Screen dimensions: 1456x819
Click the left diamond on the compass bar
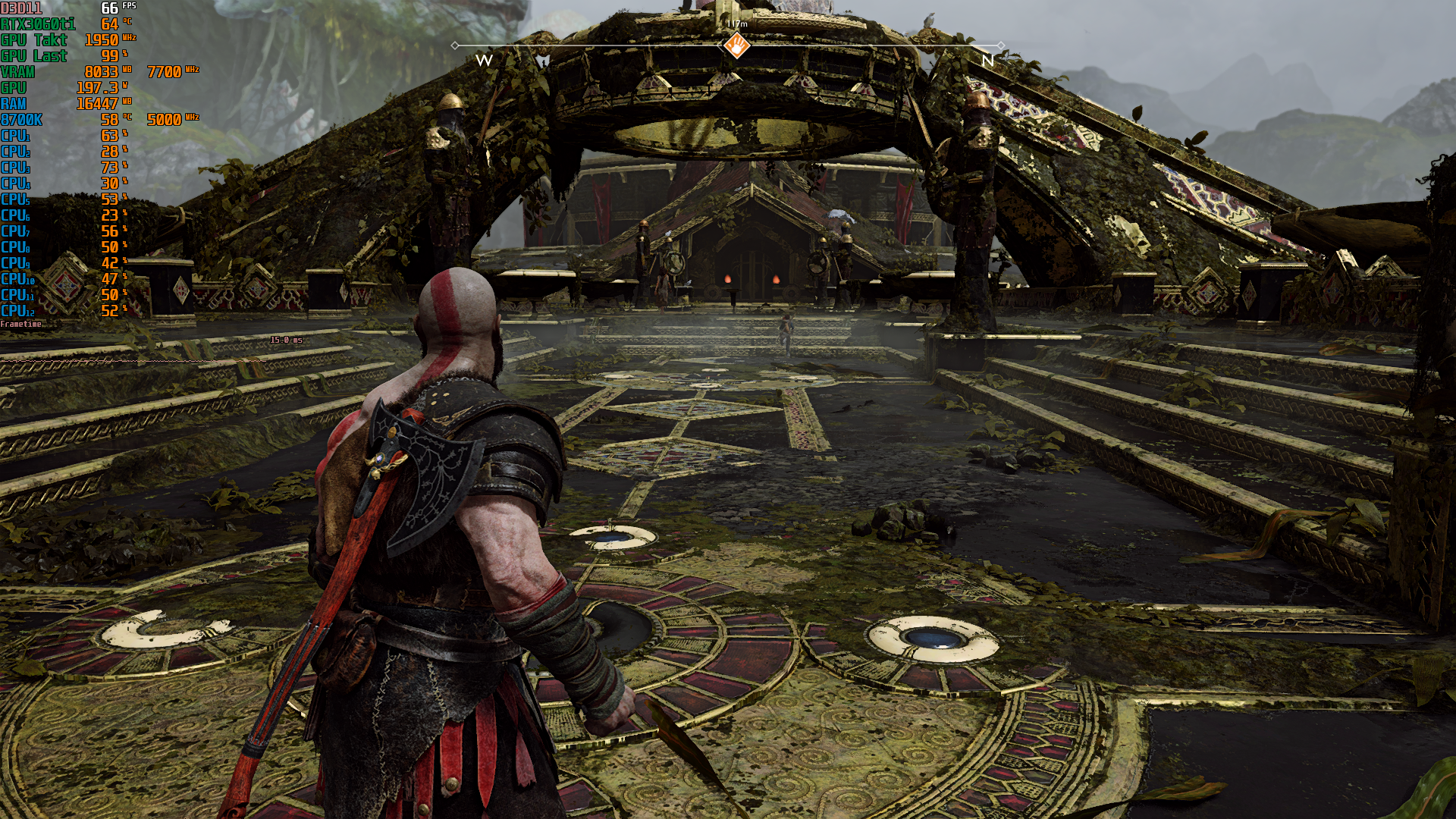click(456, 45)
